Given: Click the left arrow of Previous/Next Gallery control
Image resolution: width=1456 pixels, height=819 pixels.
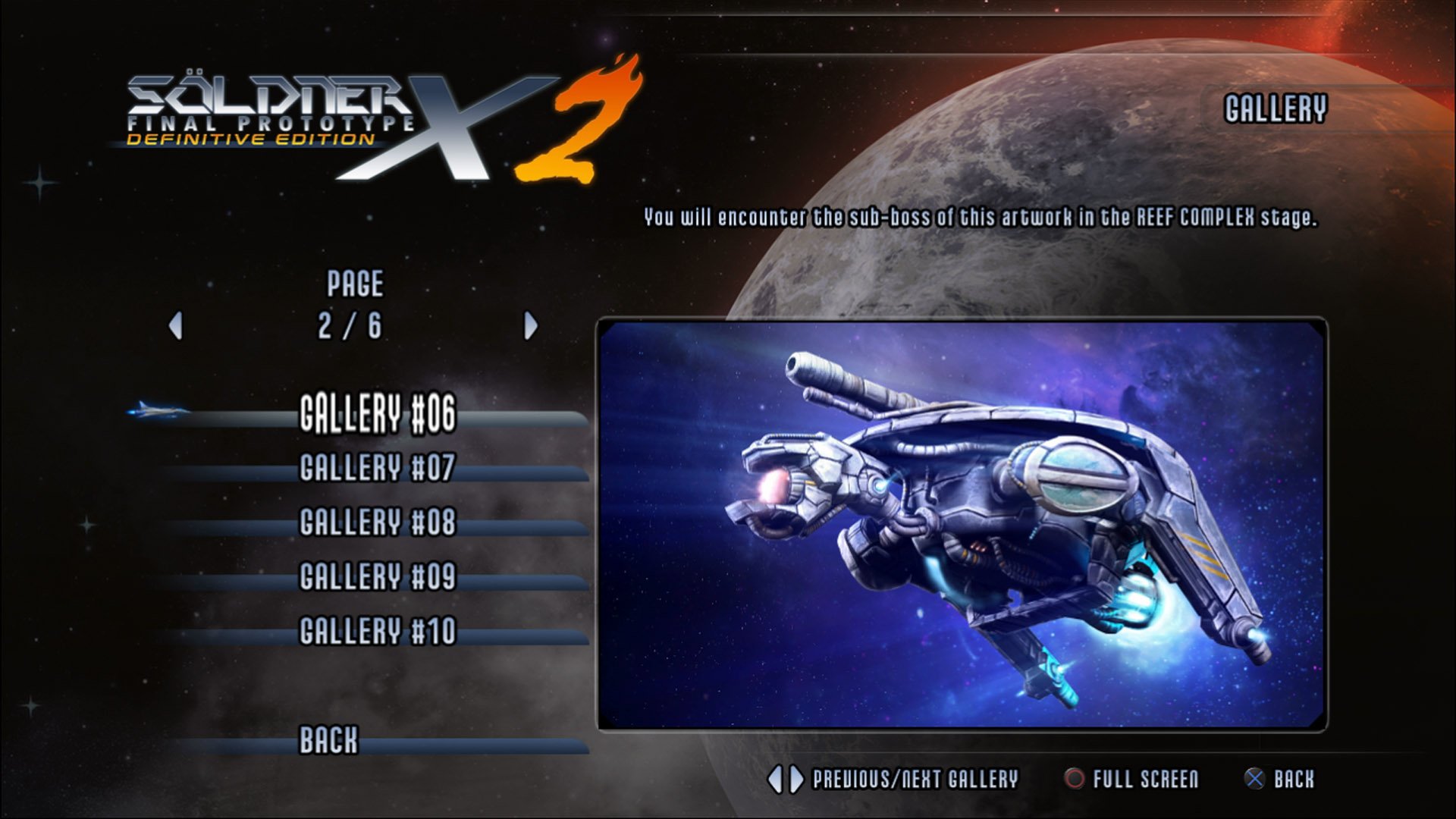Looking at the screenshot, I should click(x=775, y=777).
